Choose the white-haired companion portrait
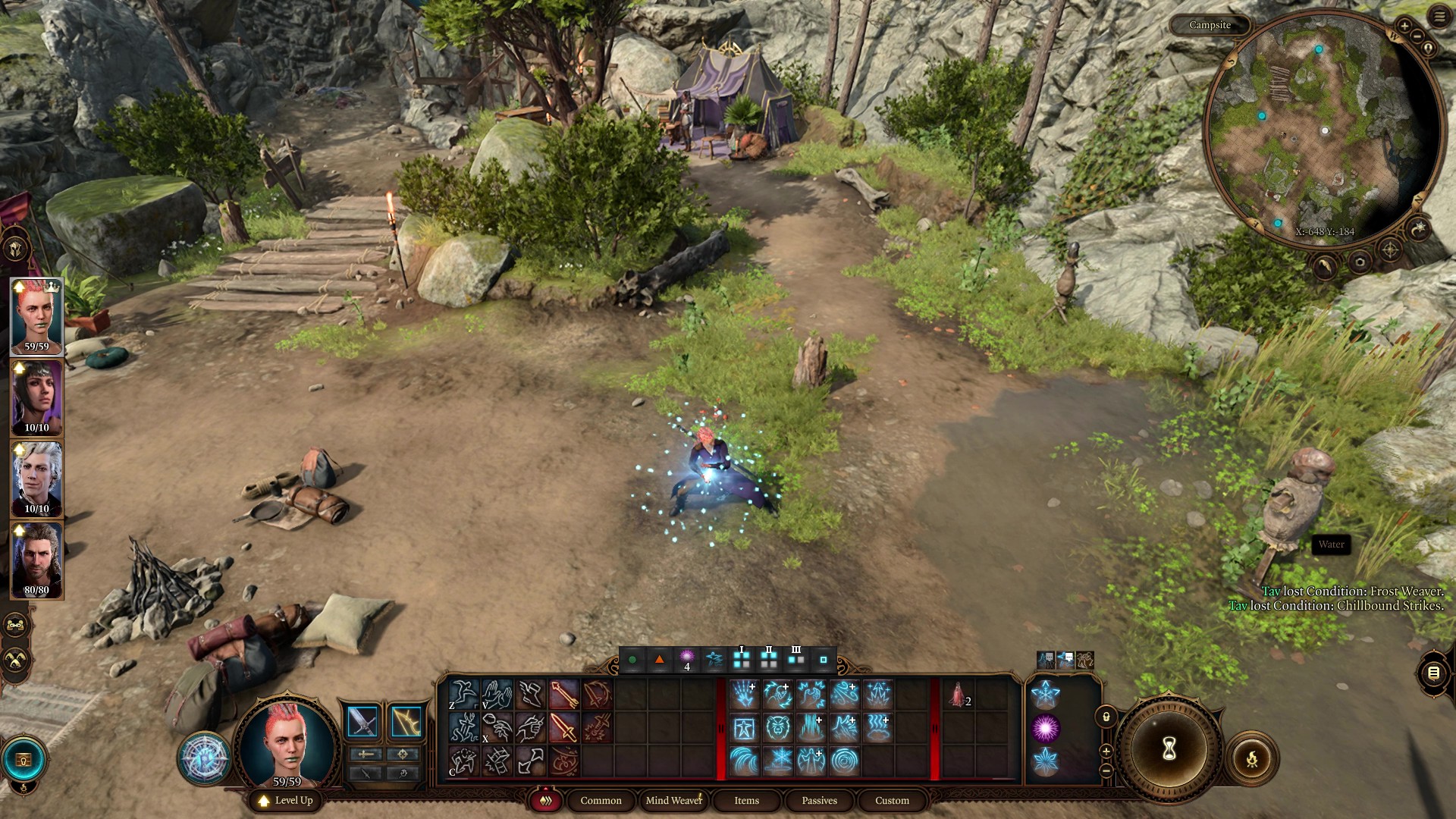Viewport: 1456px width, 819px height. coord(36,479)
